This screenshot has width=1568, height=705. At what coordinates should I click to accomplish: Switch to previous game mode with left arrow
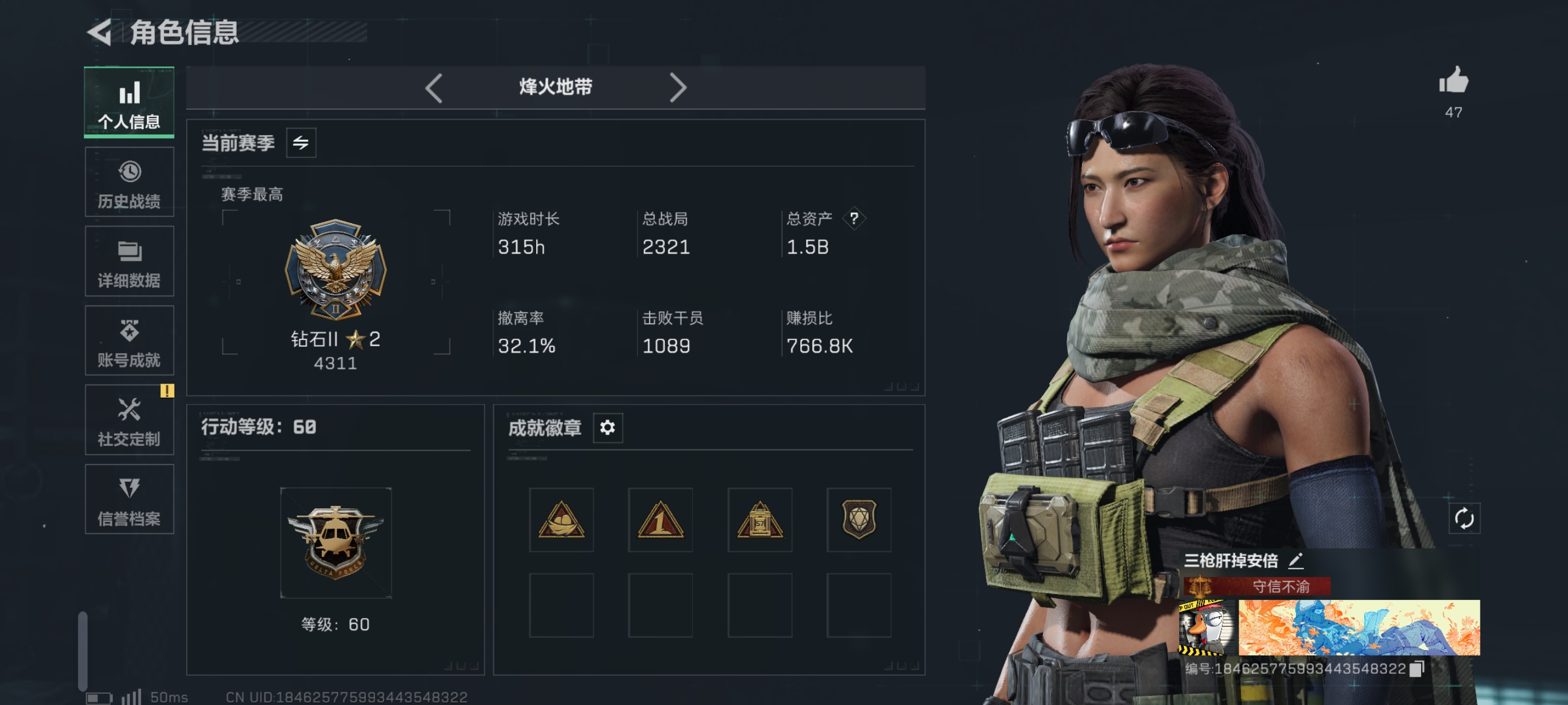click(433, 88)
